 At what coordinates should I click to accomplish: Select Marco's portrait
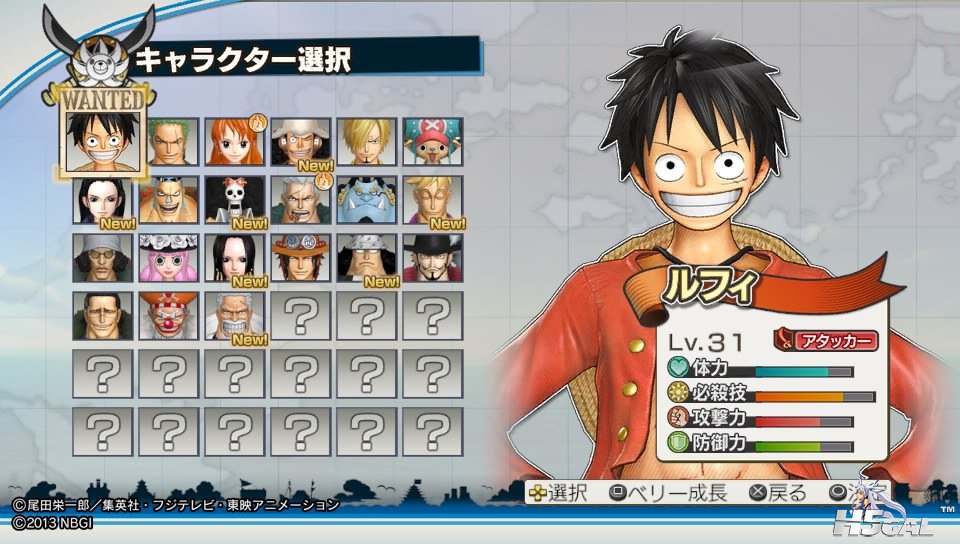433,200
